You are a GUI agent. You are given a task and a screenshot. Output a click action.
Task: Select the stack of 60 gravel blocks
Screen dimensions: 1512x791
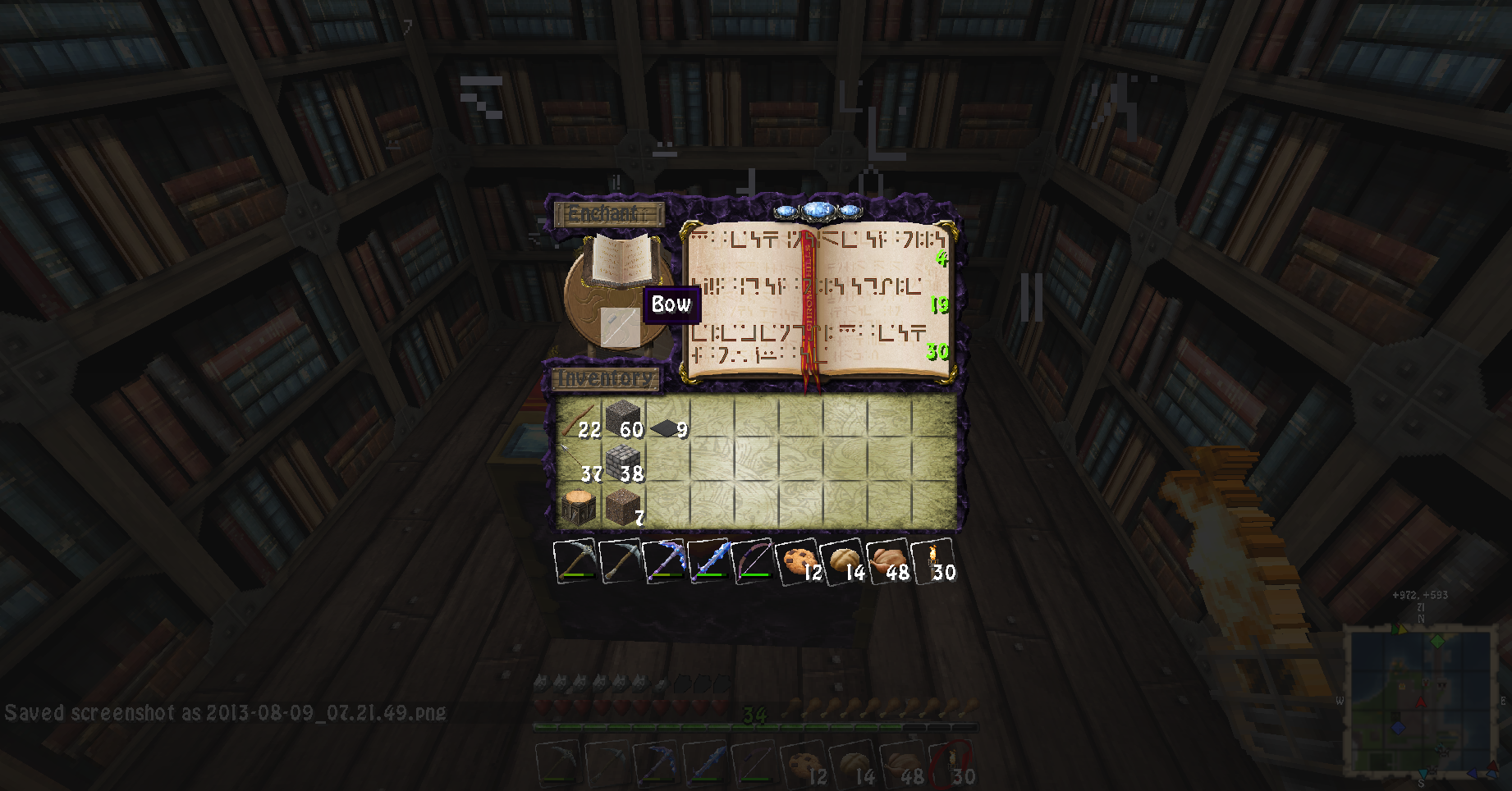[624, 418]
